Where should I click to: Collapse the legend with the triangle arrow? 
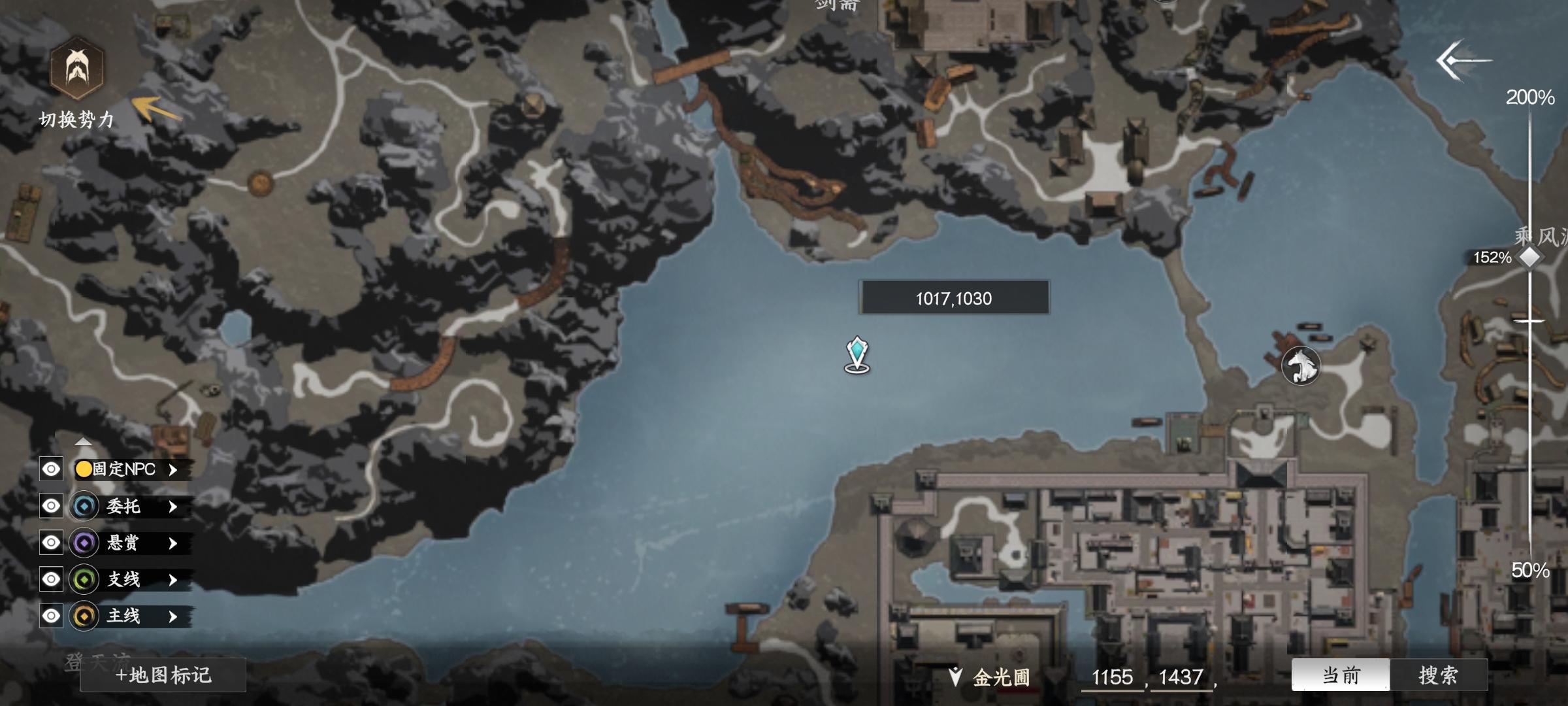[84, 443]
